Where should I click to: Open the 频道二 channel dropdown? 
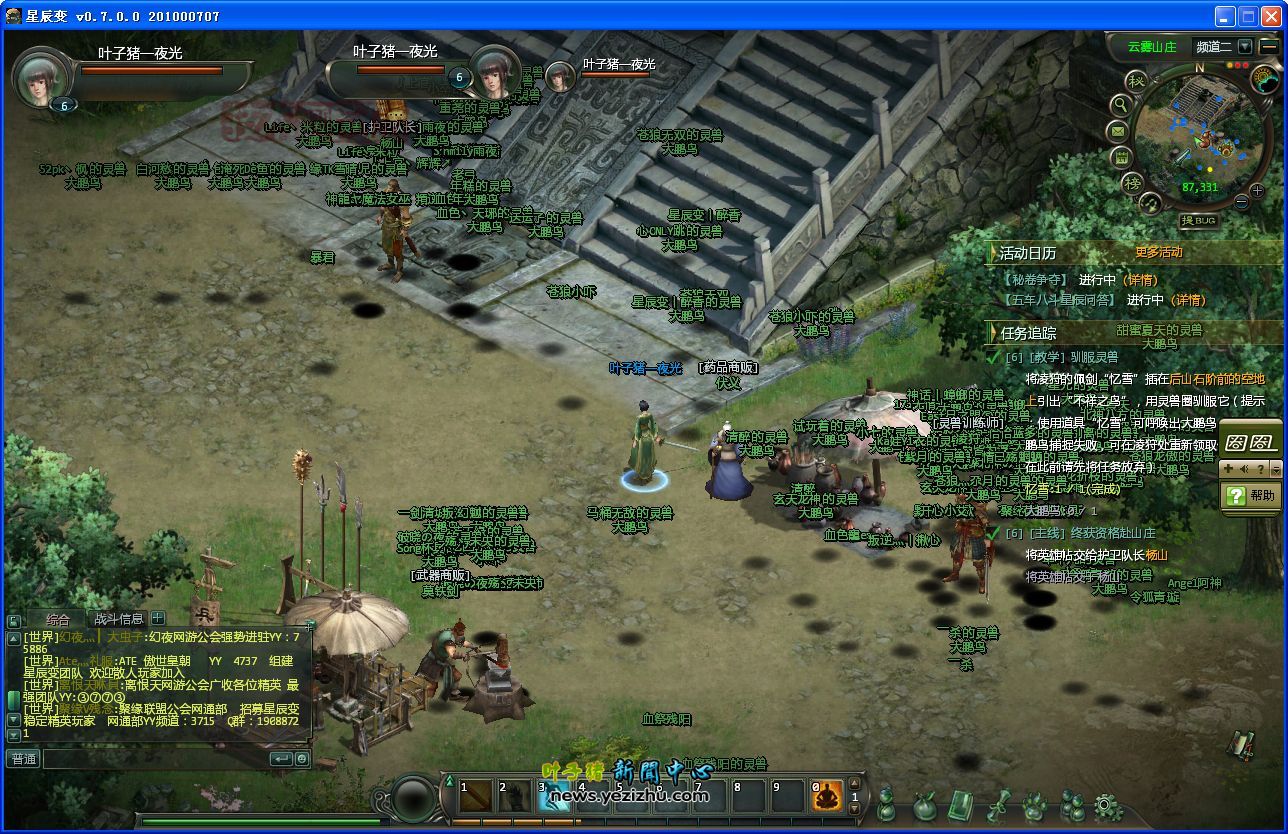[1244, 46]
